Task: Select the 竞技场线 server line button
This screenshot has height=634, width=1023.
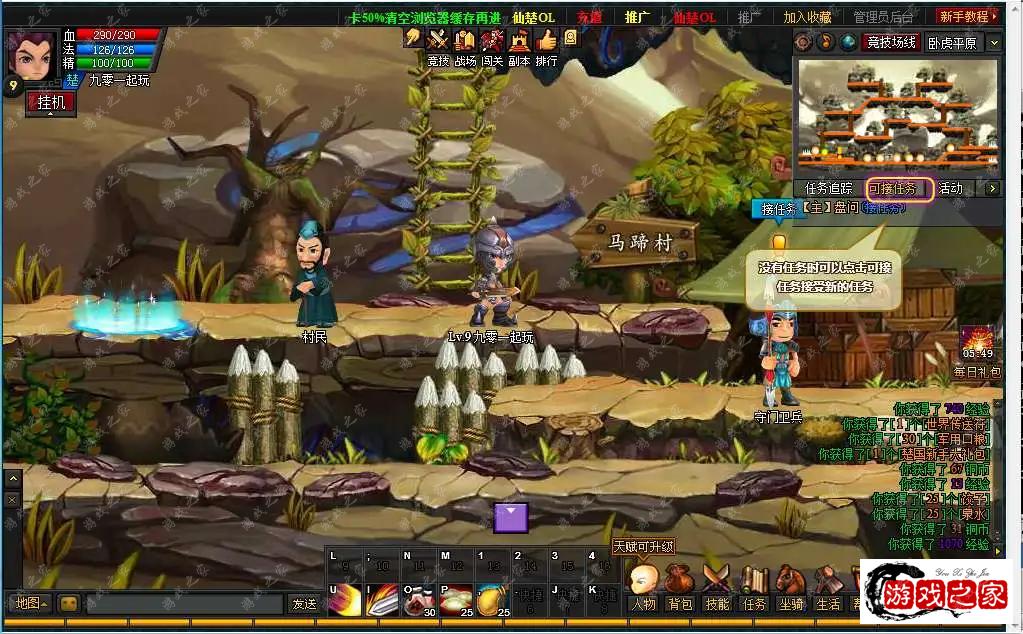Action: (892, 42)
